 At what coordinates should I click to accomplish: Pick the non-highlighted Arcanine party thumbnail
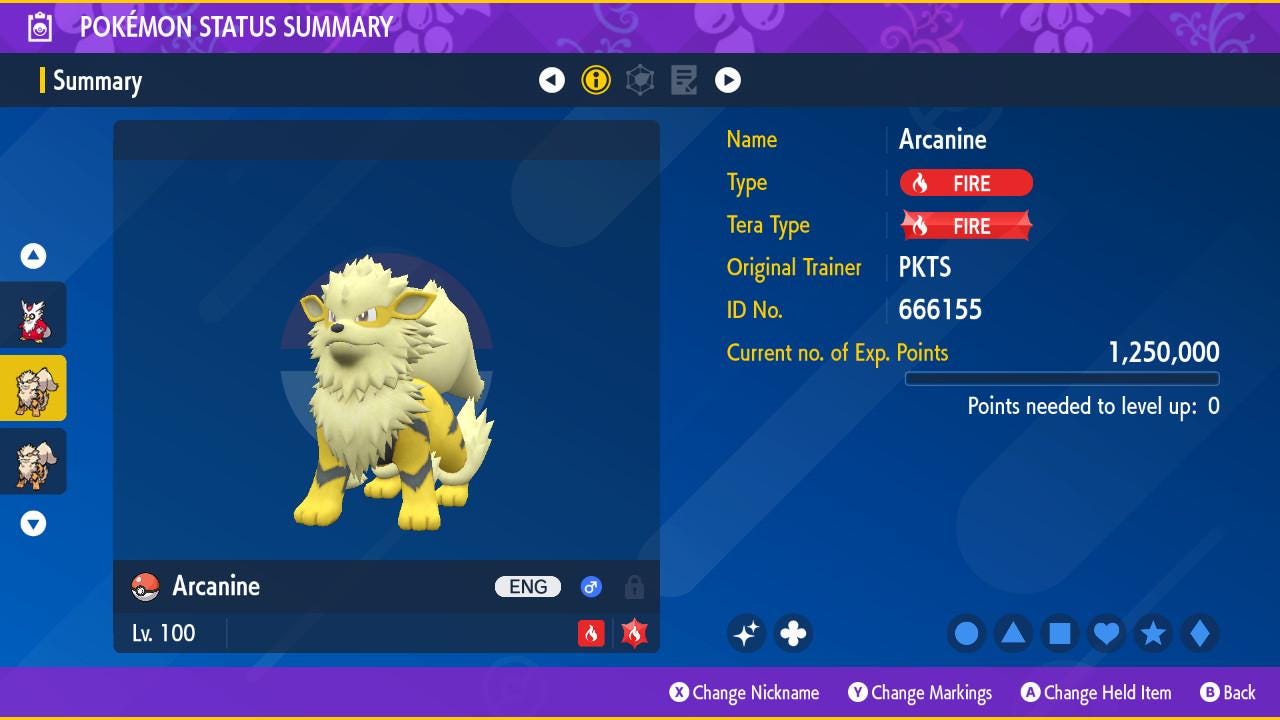[33, 461]
